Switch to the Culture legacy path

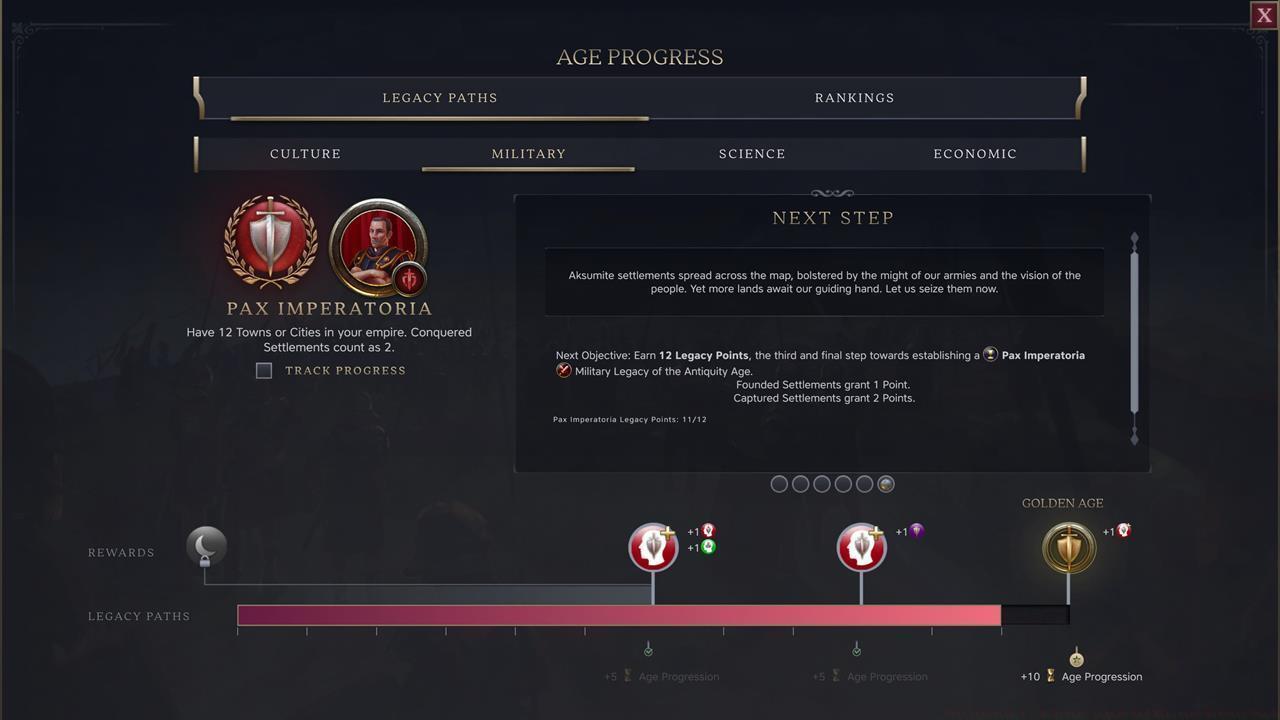tap(305, 153)
